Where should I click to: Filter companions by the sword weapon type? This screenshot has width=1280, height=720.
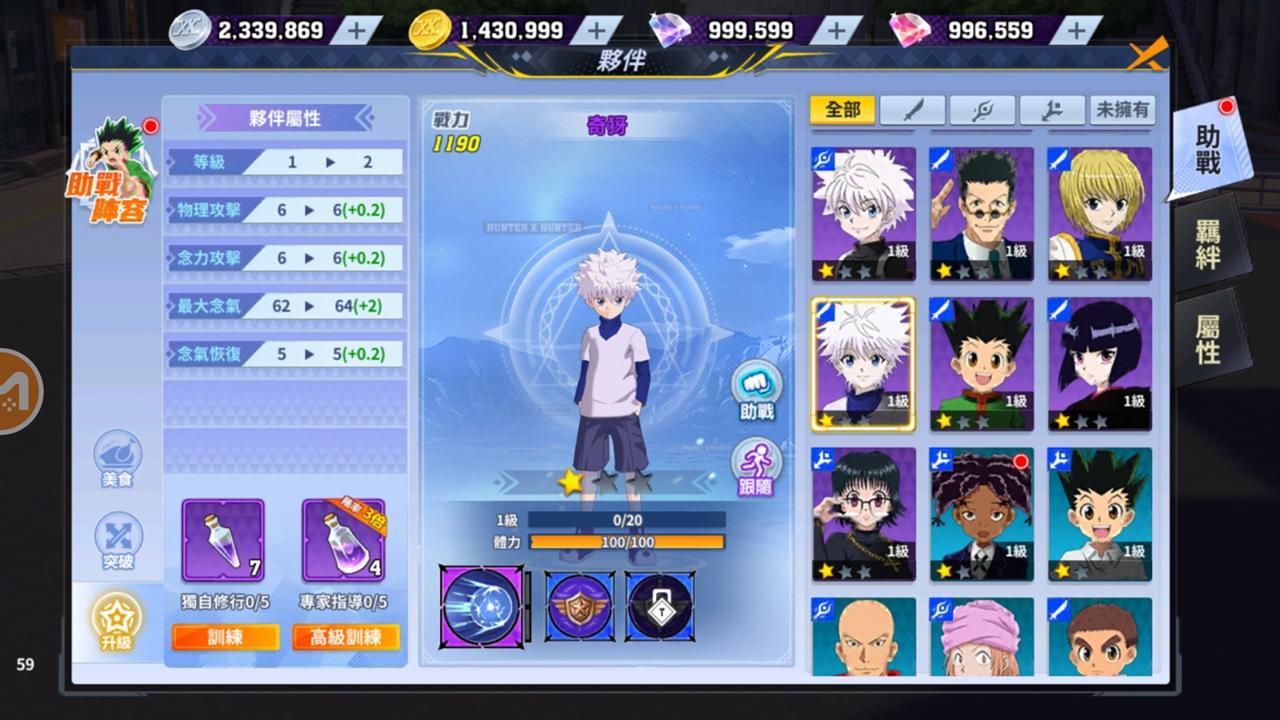(912, 110)
